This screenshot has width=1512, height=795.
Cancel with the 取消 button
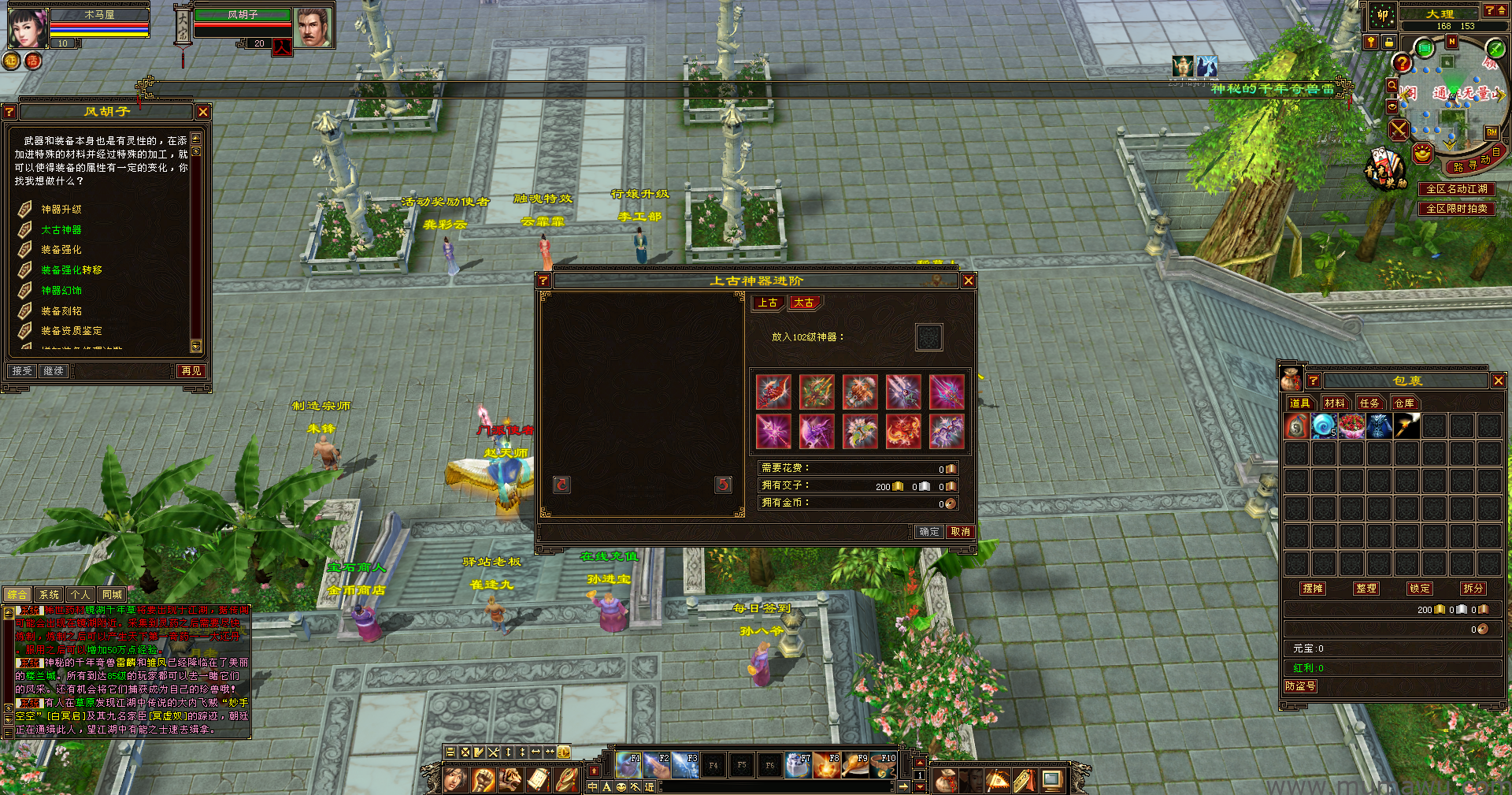point(961,532)
